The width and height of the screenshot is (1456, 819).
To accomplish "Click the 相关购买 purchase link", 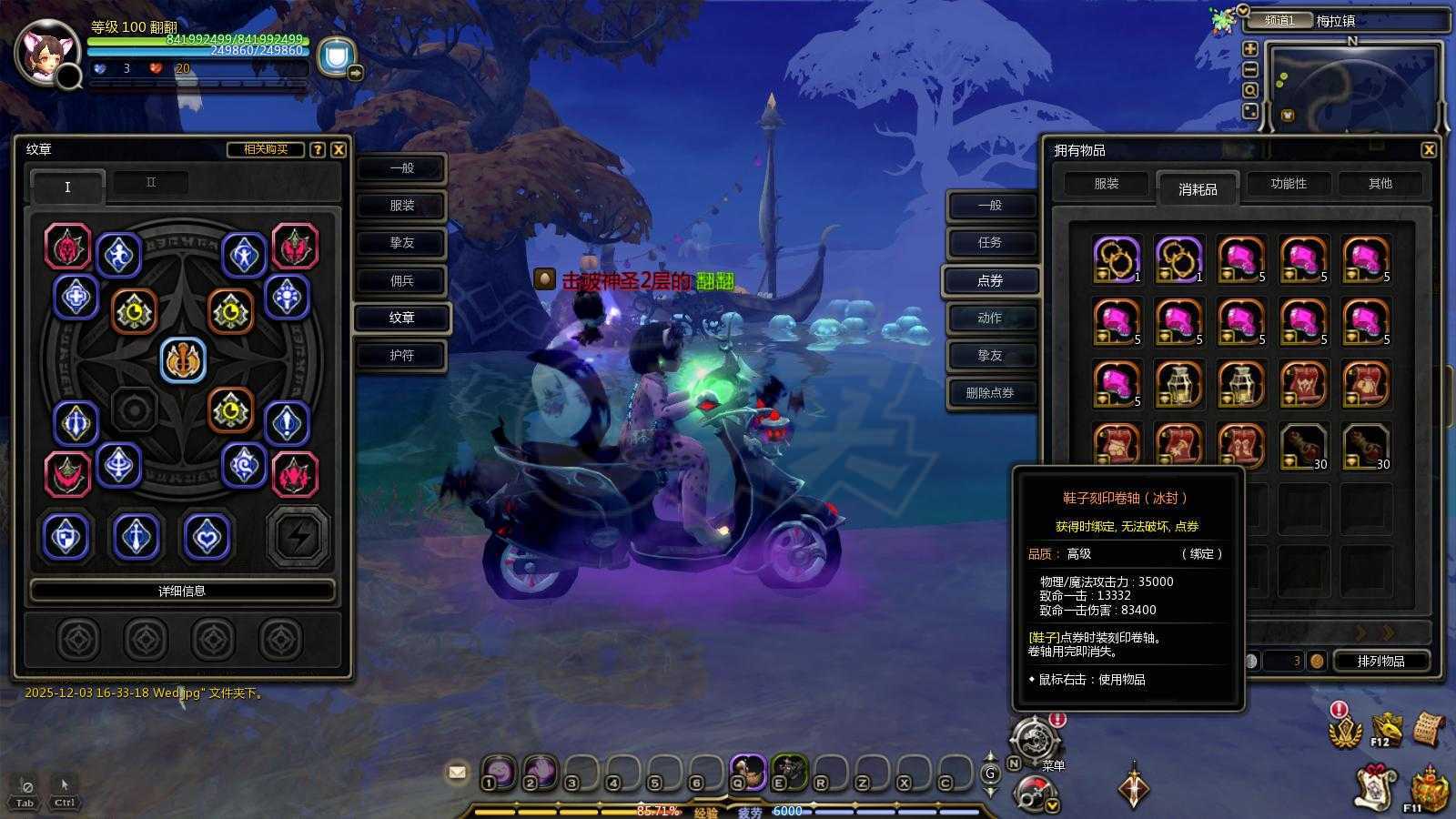I will (268, 149).
